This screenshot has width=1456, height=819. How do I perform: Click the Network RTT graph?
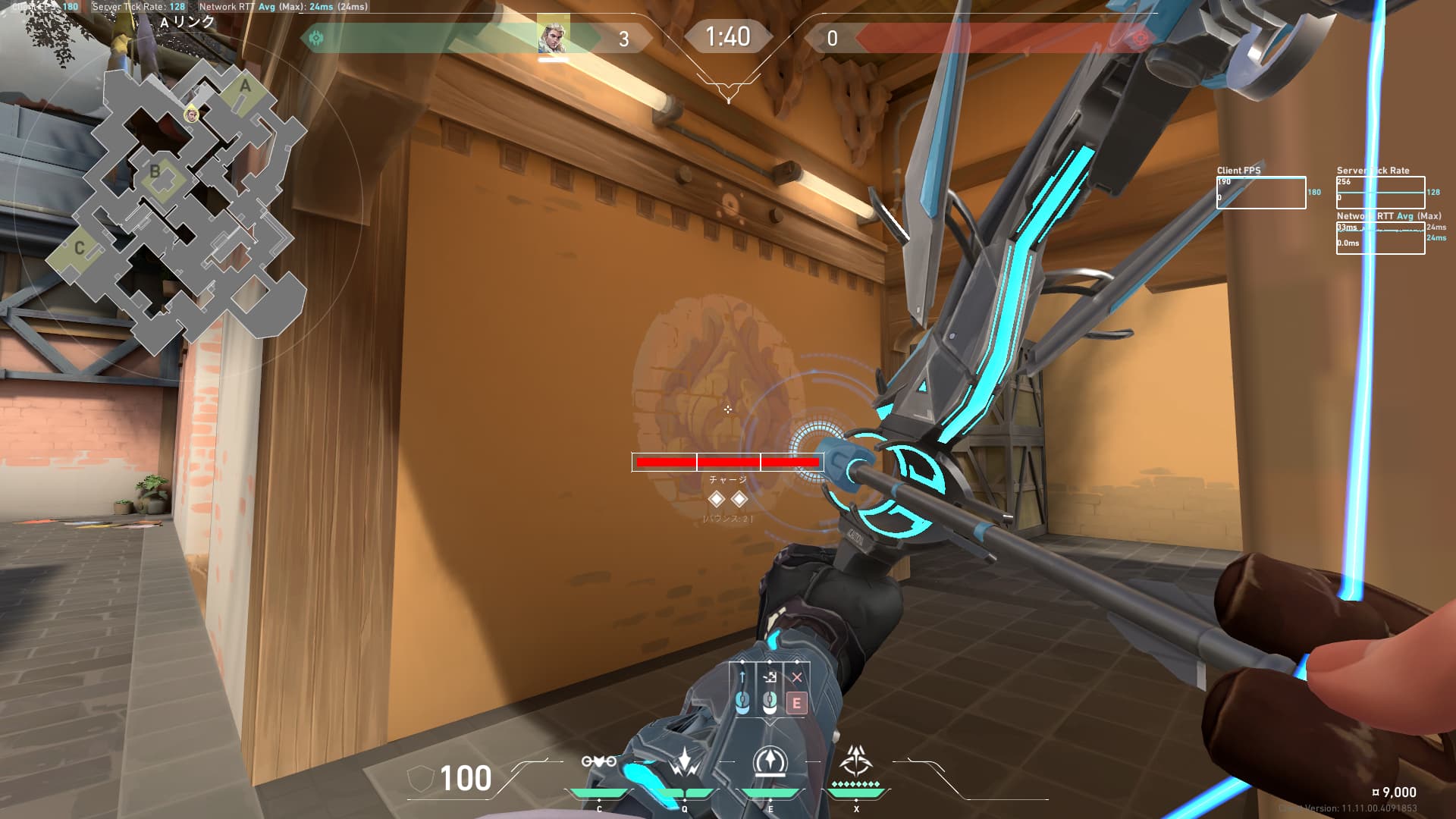point(1380,238)
